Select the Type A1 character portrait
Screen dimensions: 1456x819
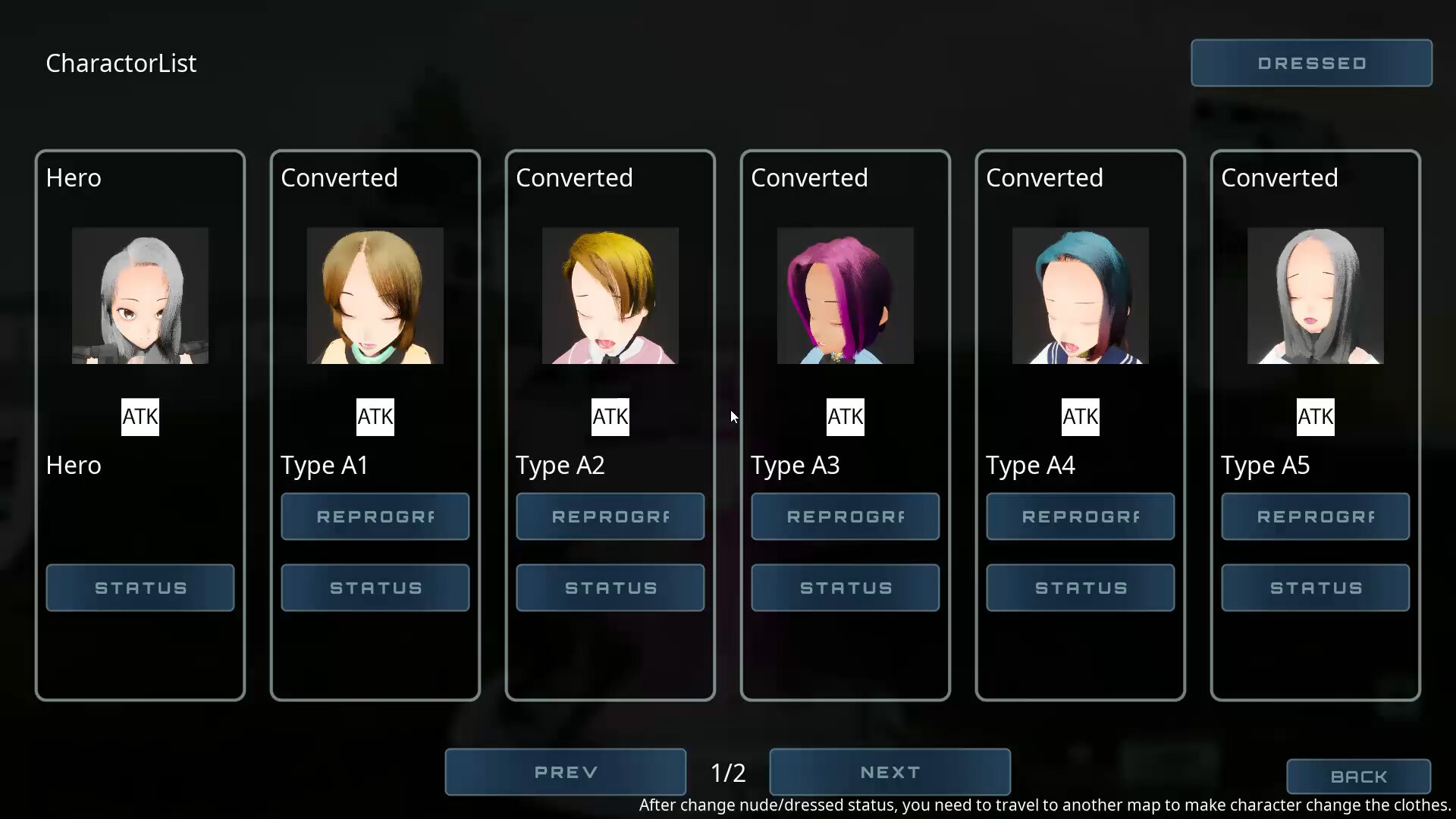pos(375,296)
